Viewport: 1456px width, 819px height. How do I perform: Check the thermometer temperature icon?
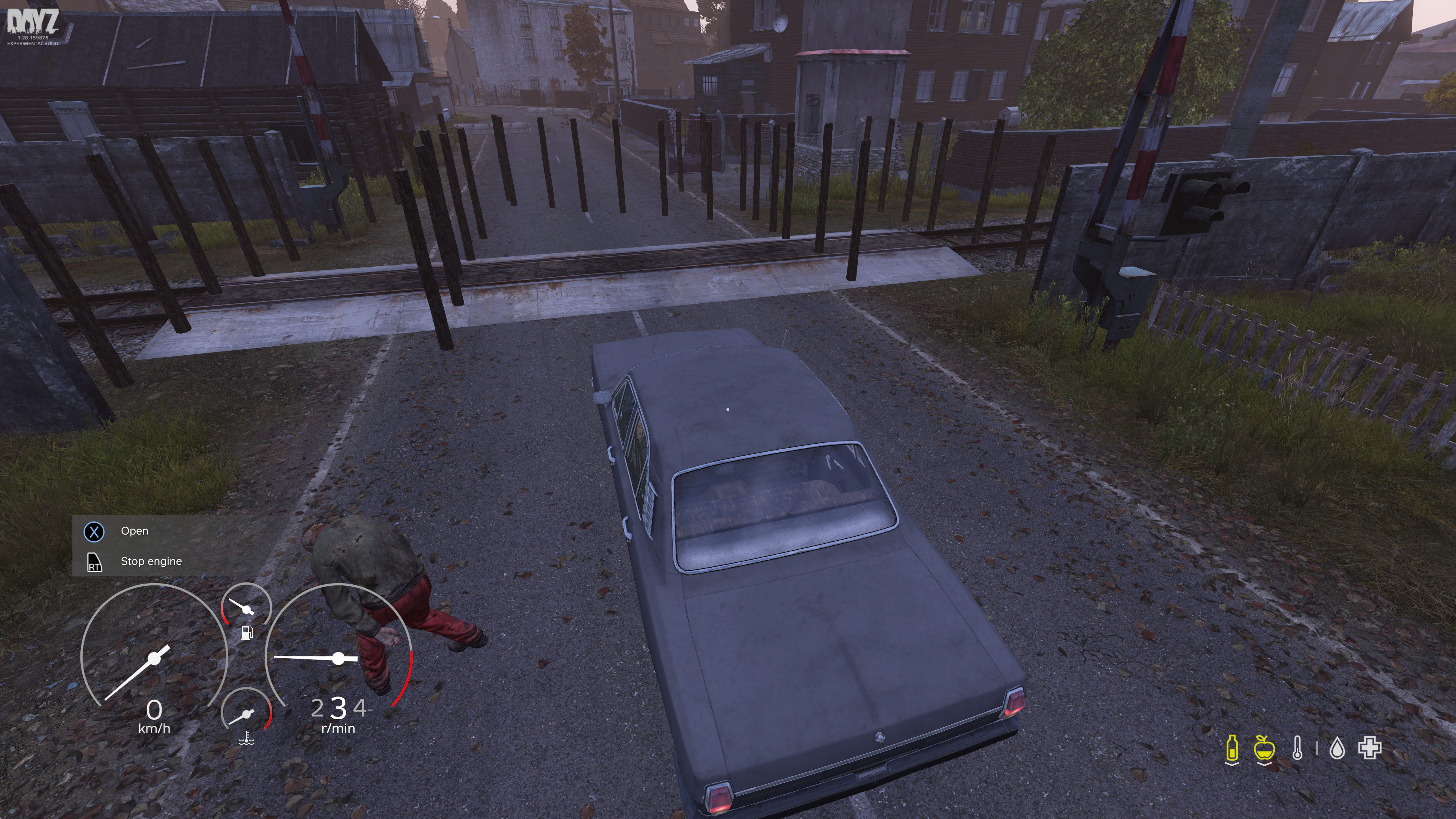tap(1297, 748)
